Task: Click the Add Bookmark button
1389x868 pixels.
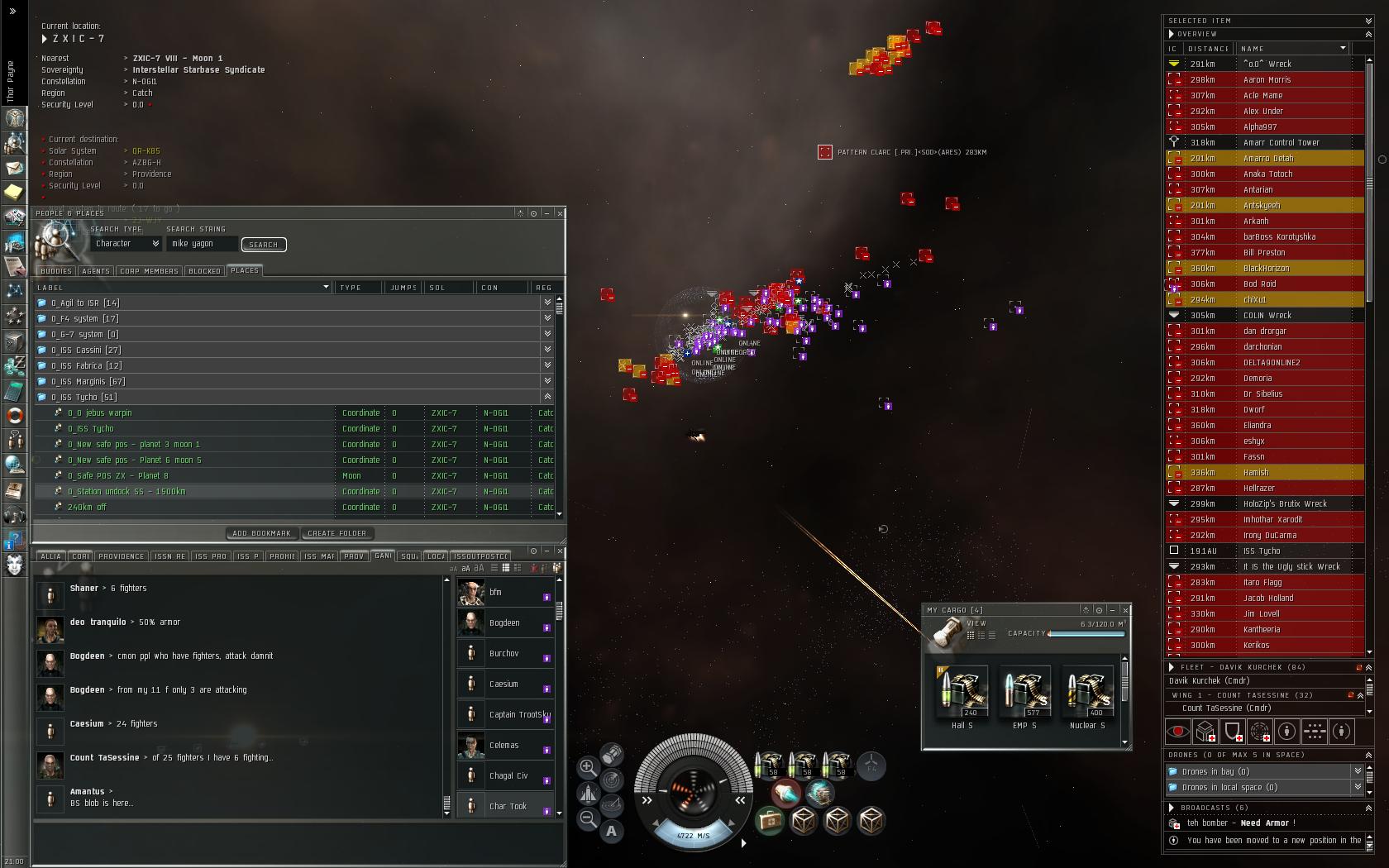Action: [x=261, y=533]
